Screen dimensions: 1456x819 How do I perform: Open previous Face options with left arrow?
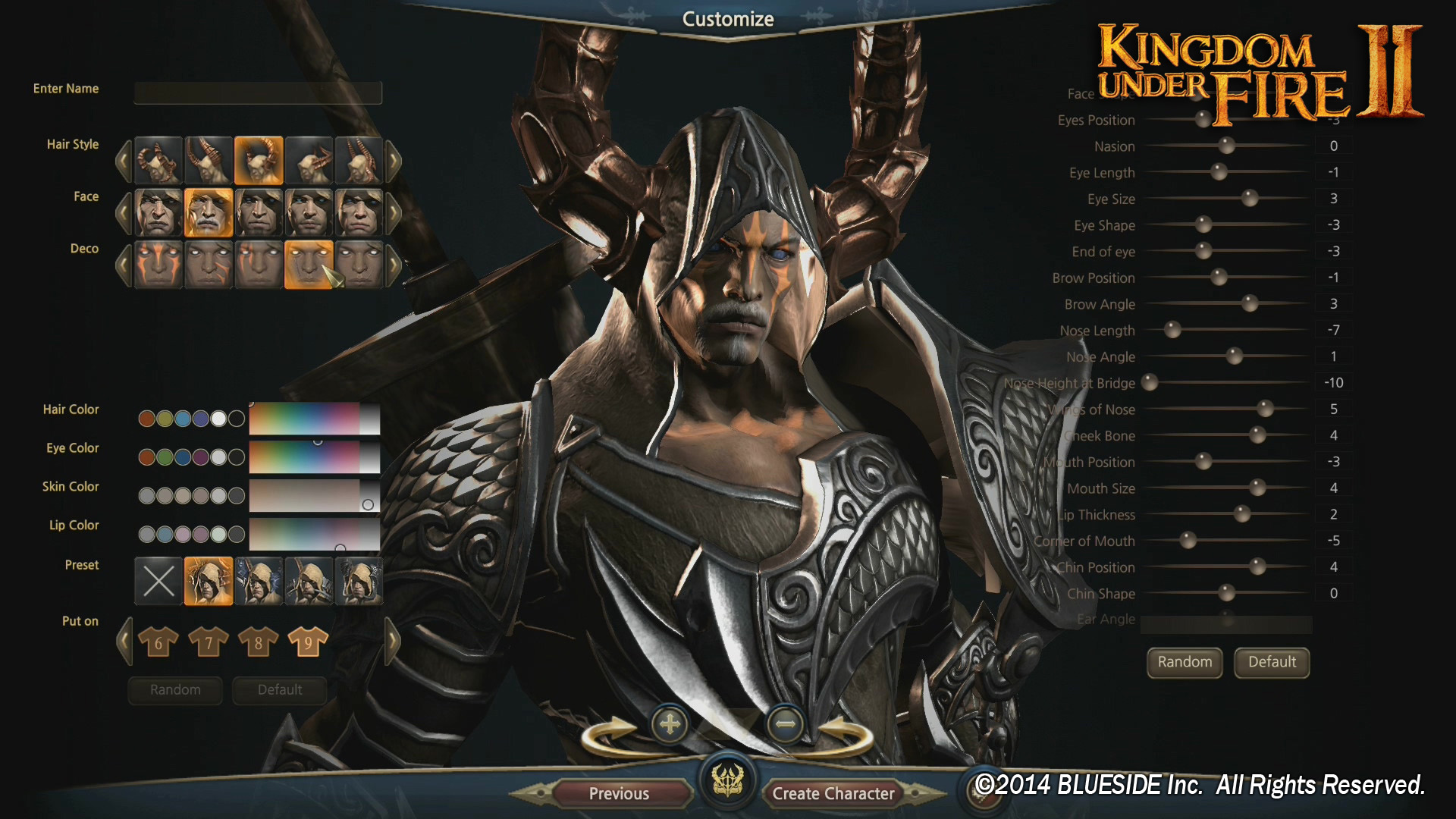[x=124, y=212]
